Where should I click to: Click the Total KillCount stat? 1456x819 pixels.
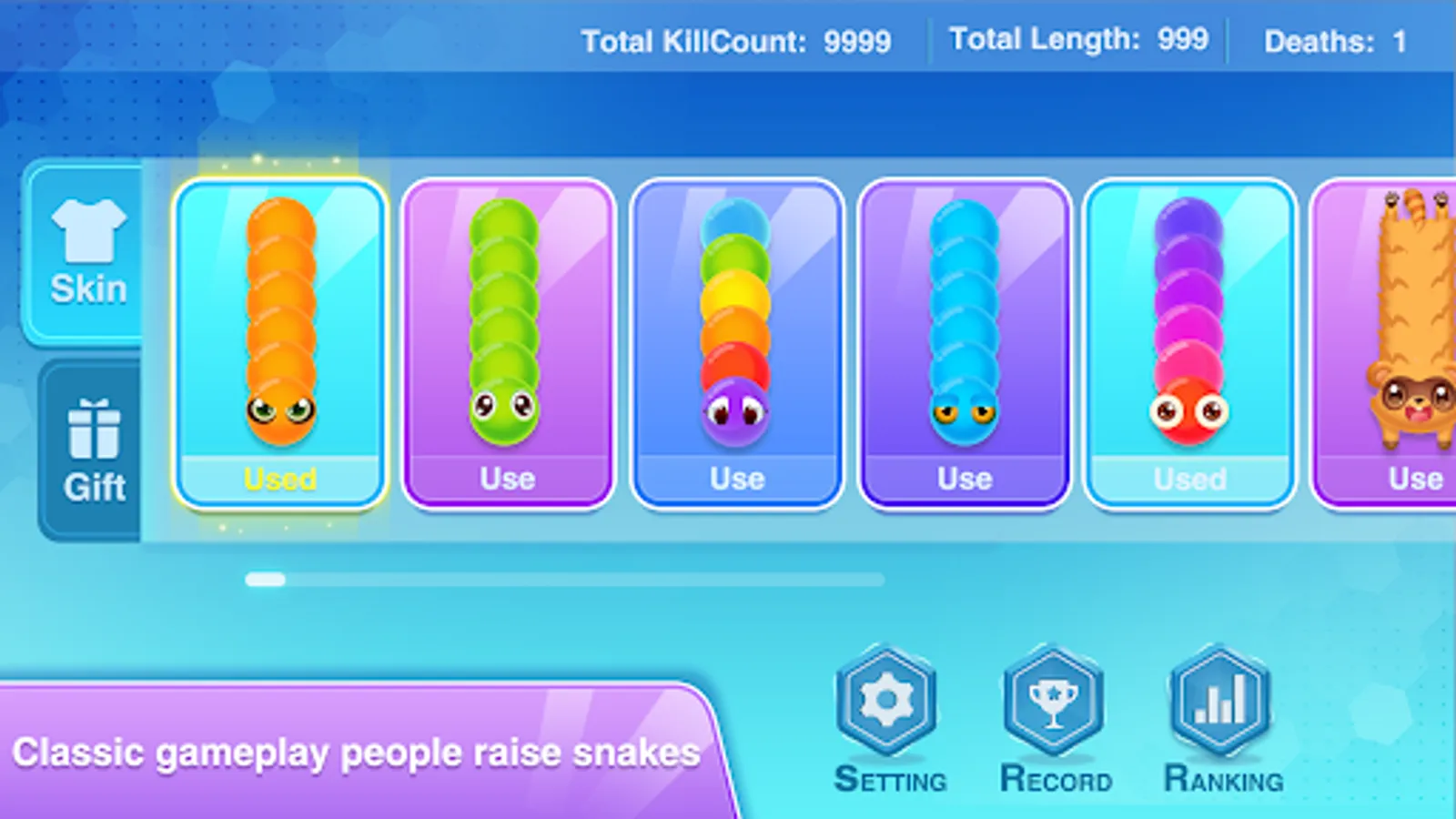[737, 40]
